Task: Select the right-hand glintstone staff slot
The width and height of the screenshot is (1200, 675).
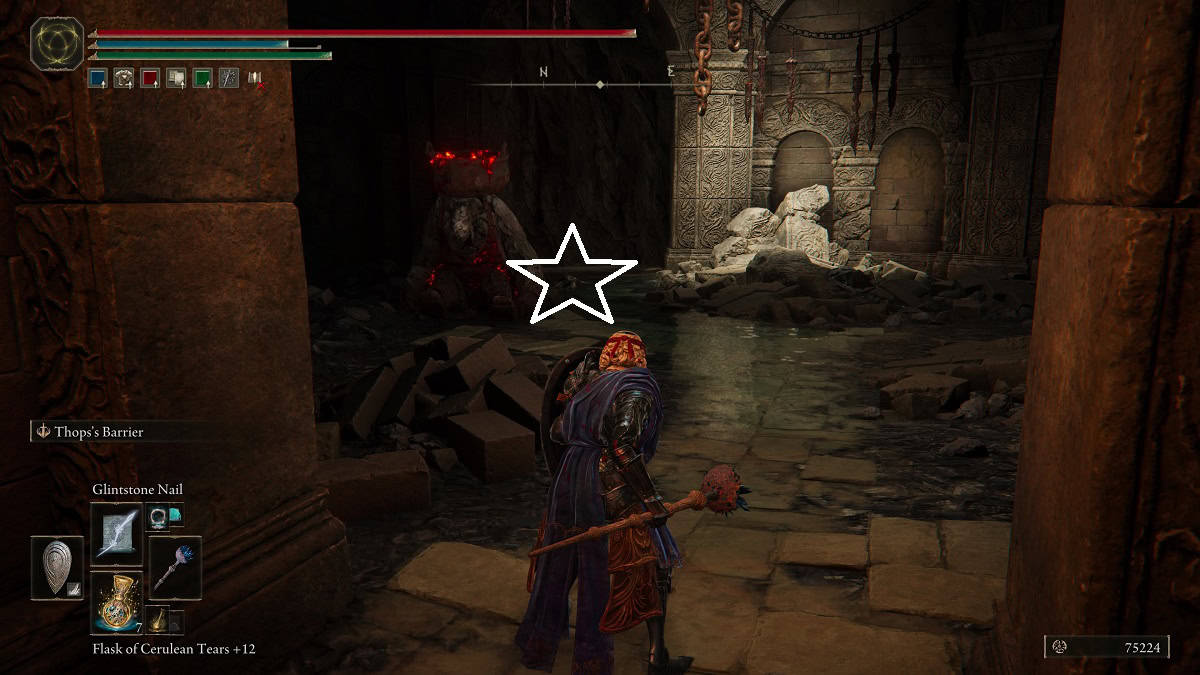Action: 175,567
